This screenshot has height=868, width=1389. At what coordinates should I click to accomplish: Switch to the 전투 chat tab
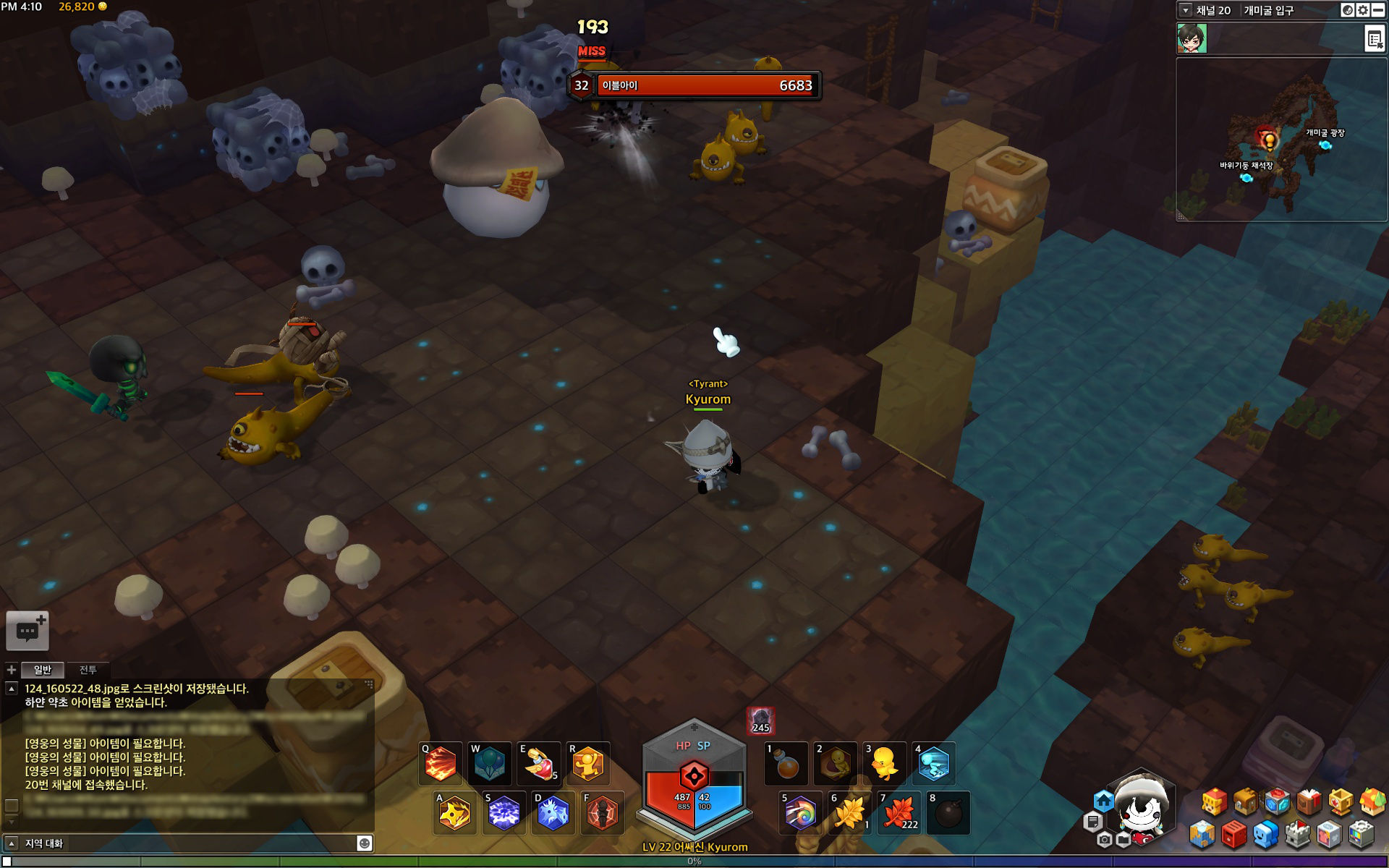(x=88, y=670)
